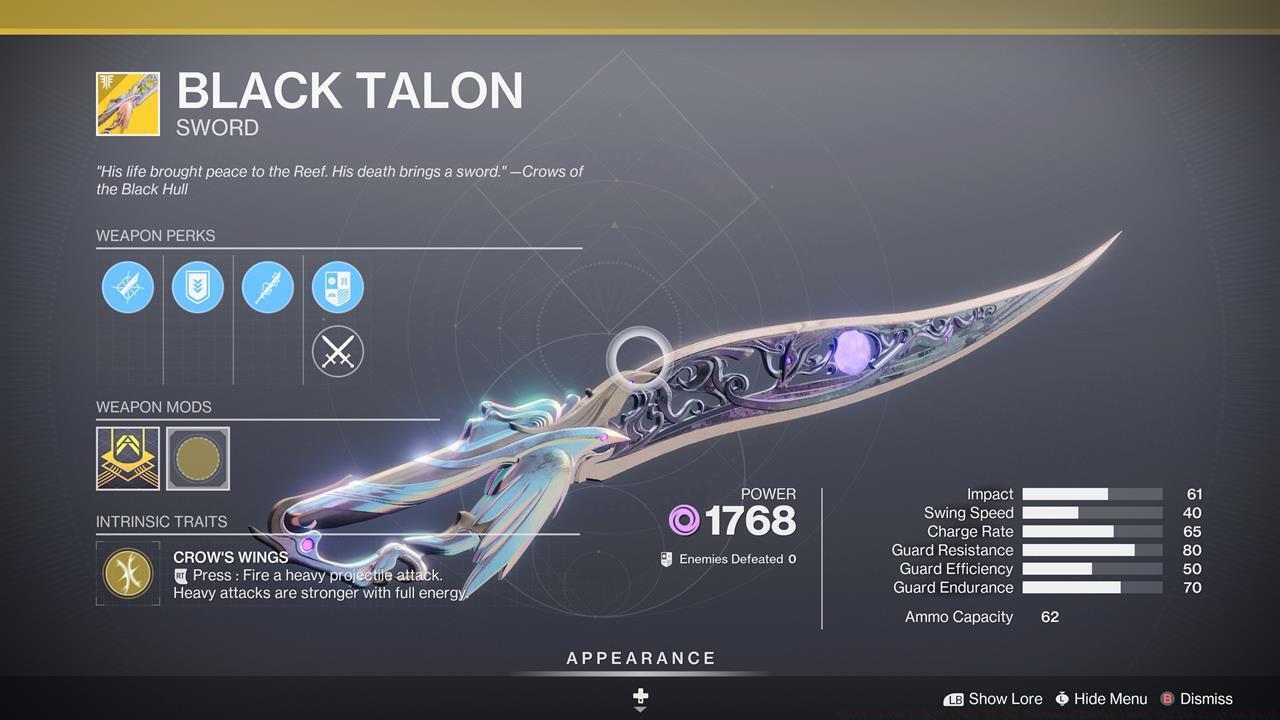Select the Jagged Edge perk icon
The width and height of the screenshot is (1280, 720).
point(128,287)
